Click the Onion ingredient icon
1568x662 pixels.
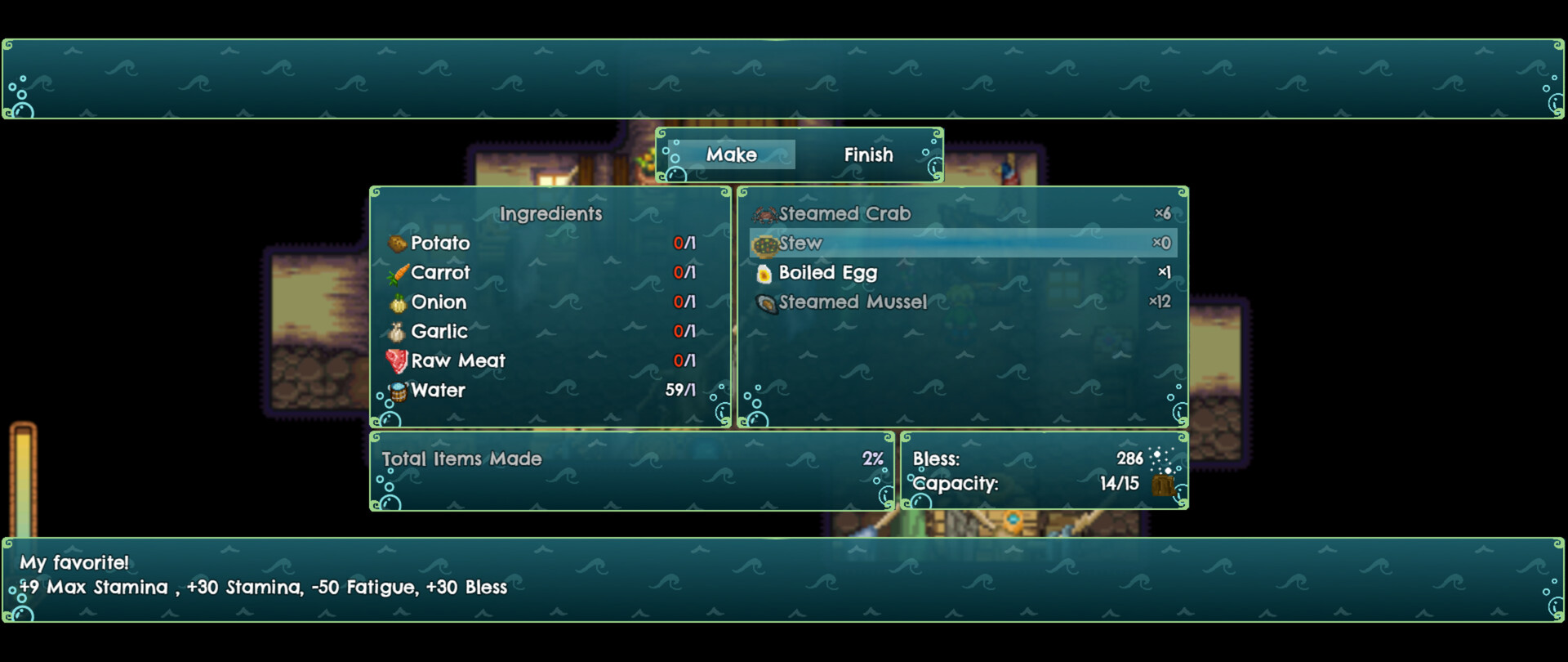pos(398,302)
